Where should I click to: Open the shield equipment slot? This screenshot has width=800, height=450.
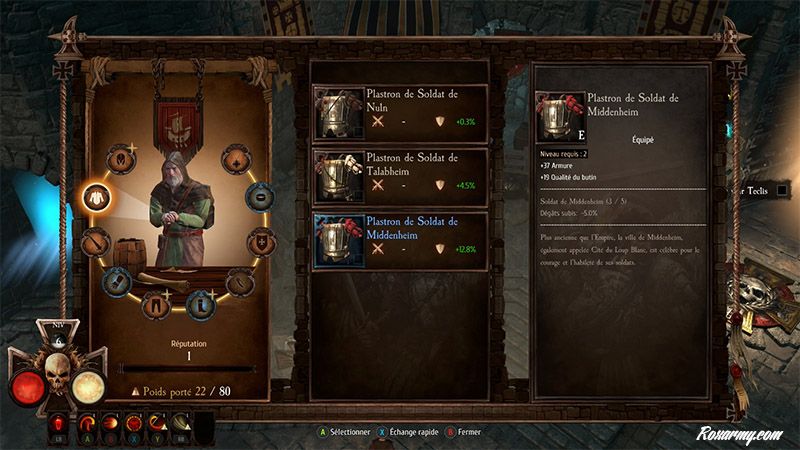pyautogui.click(x=259, y=241)
